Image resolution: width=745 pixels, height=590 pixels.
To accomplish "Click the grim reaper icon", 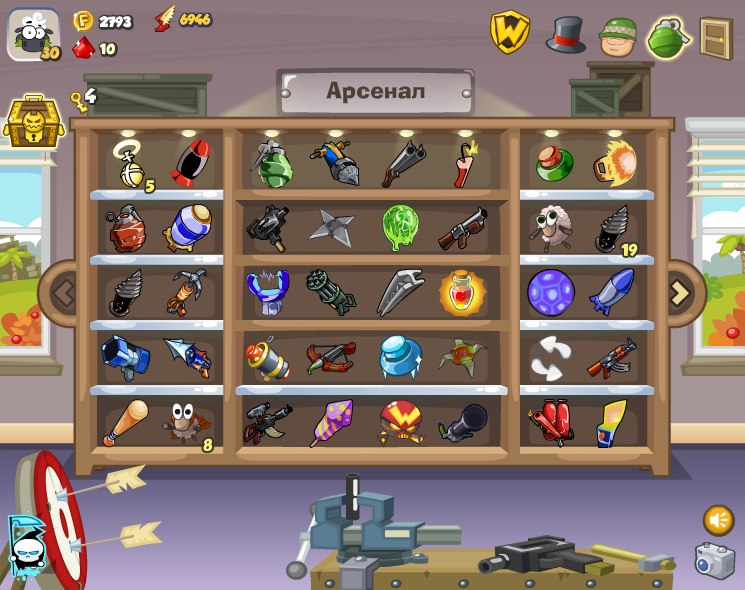I will 24,544.
